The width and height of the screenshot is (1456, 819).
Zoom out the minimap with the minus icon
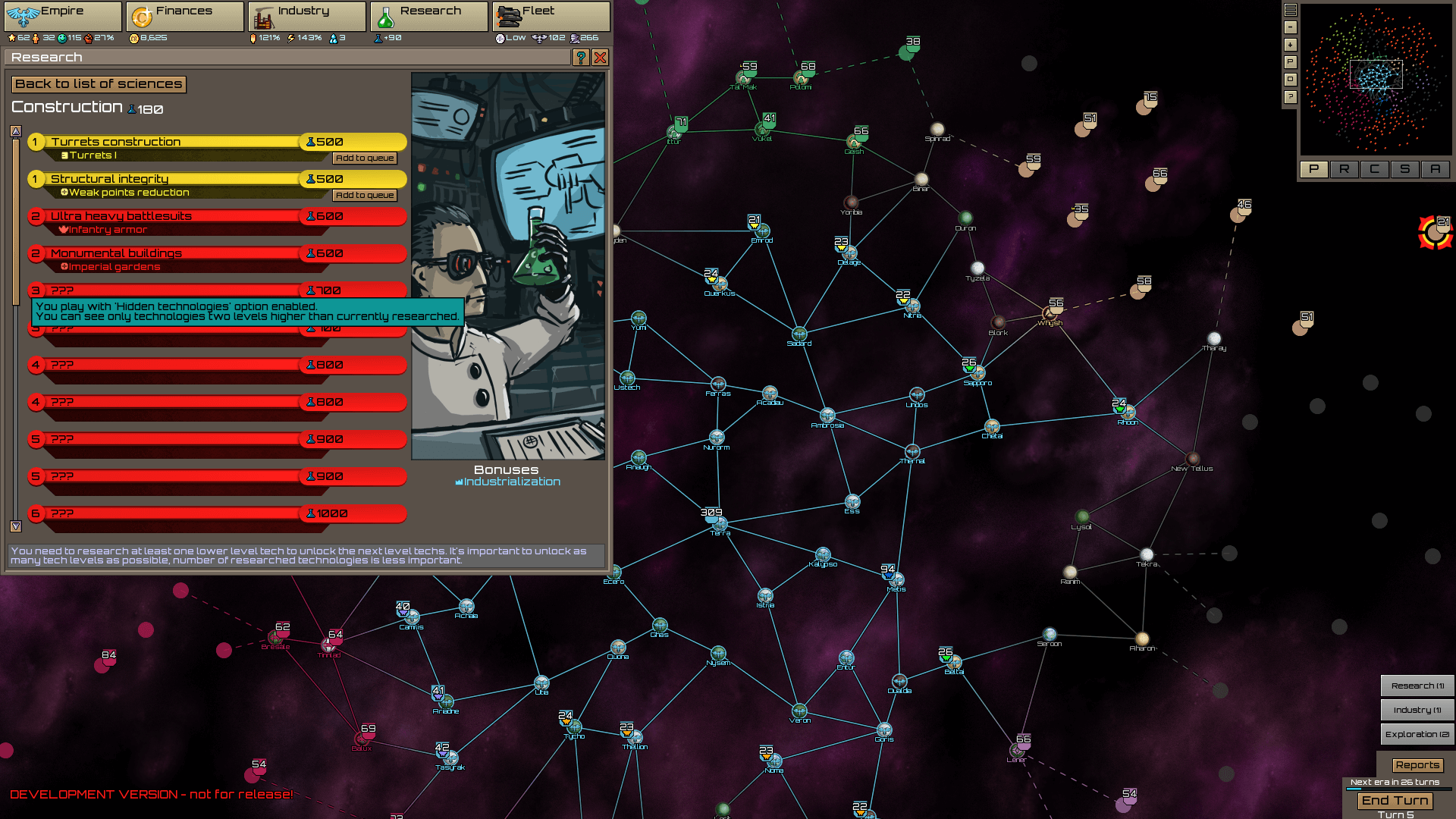[1290, 27]
